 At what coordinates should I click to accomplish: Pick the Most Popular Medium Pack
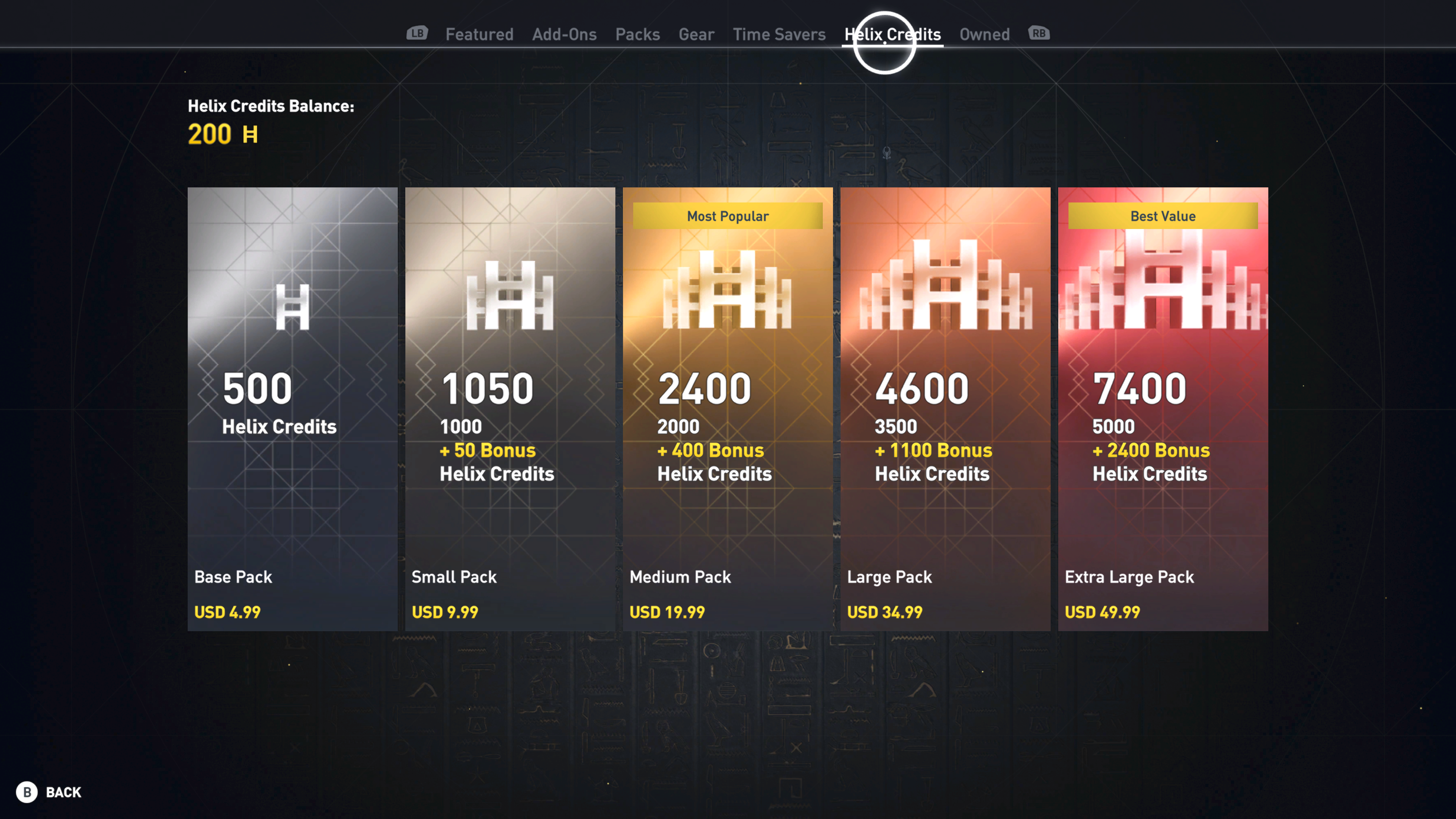pyautogui.click(x=728, y=409)
